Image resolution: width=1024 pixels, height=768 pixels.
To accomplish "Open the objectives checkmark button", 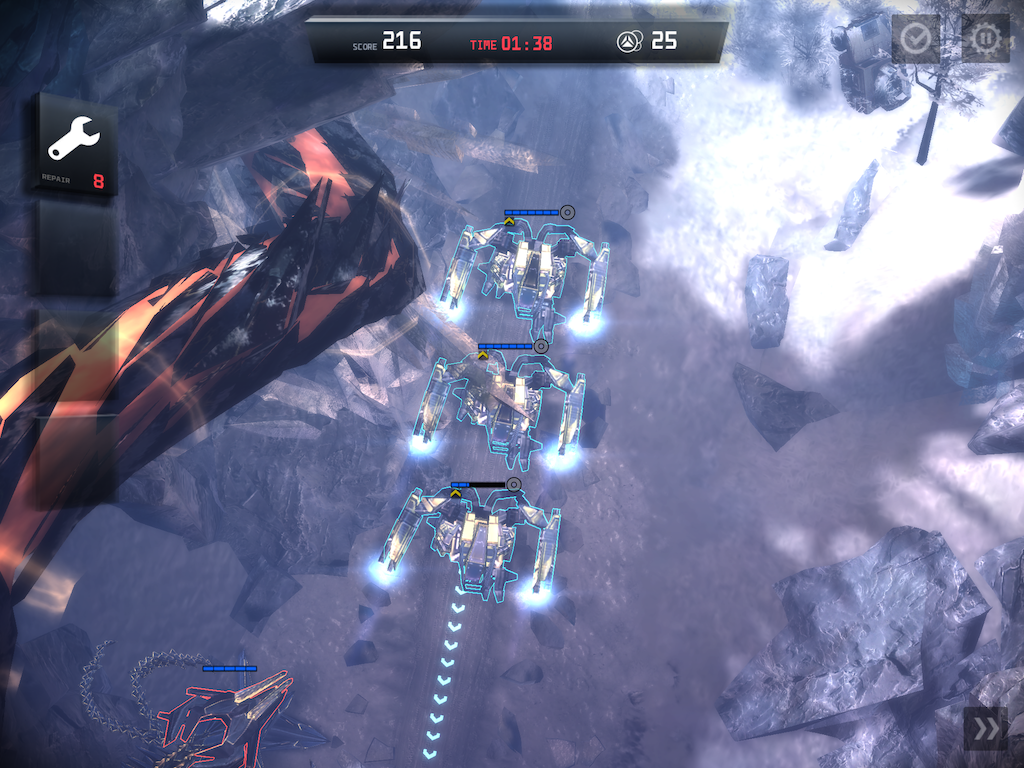I will point(915,39).
